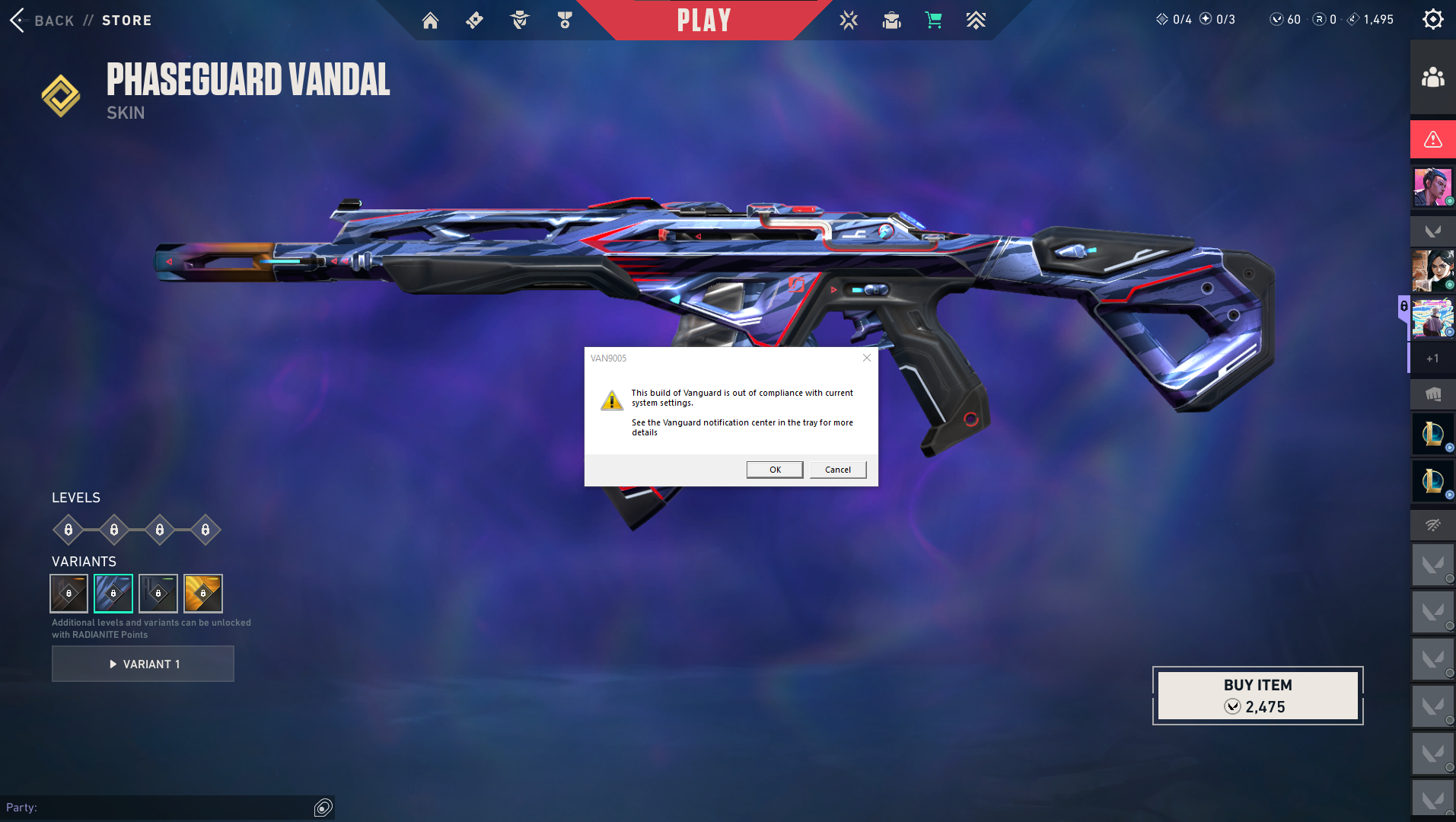
Task: Open the Collection backpack icon
Action: (x=890, y=21)
